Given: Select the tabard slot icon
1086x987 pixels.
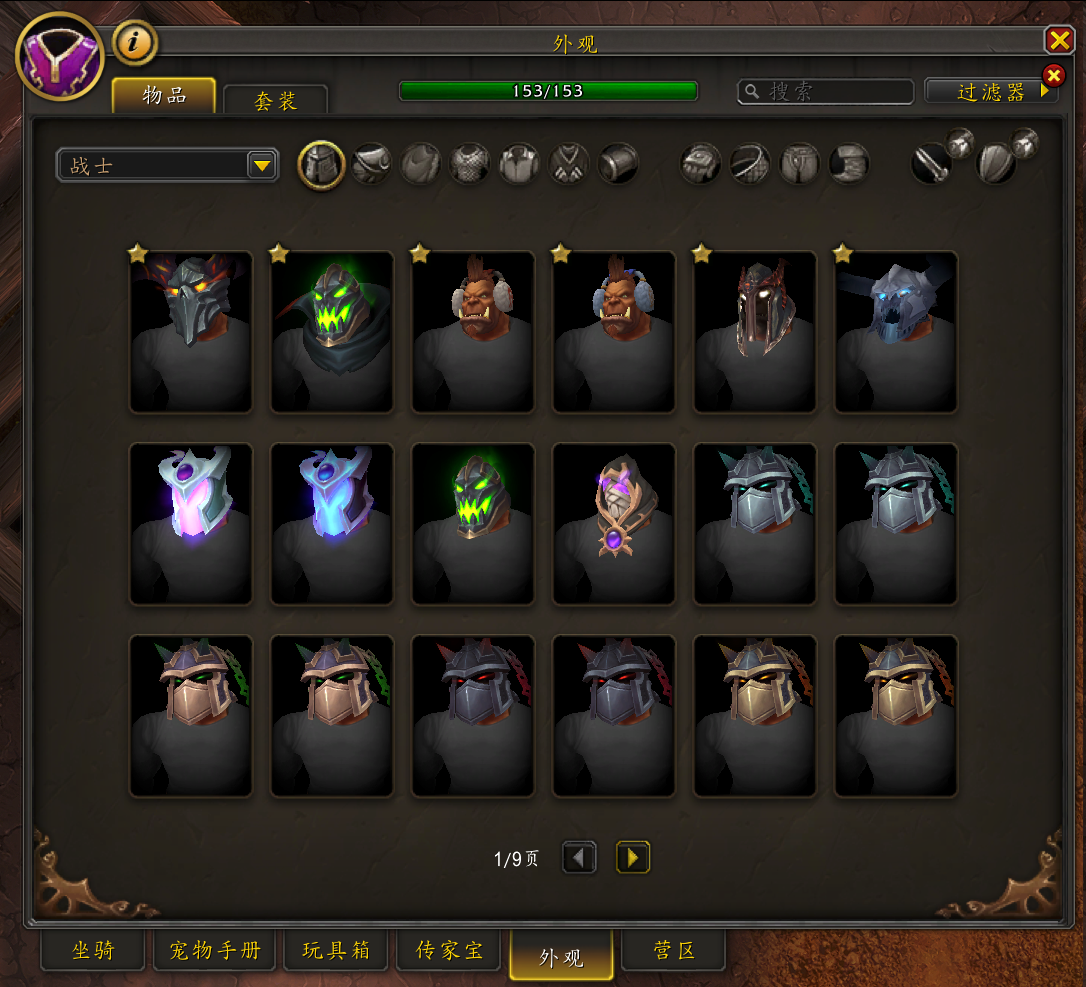Looking at the screenshot, I should [569, 164].
